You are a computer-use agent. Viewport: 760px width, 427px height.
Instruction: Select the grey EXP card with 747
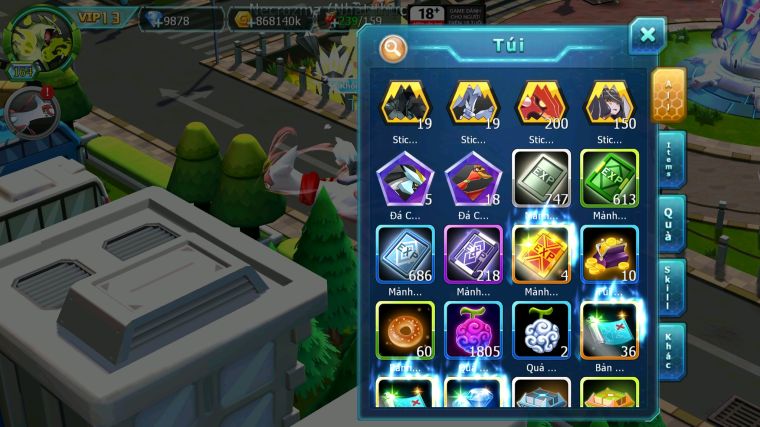[541, 178]
